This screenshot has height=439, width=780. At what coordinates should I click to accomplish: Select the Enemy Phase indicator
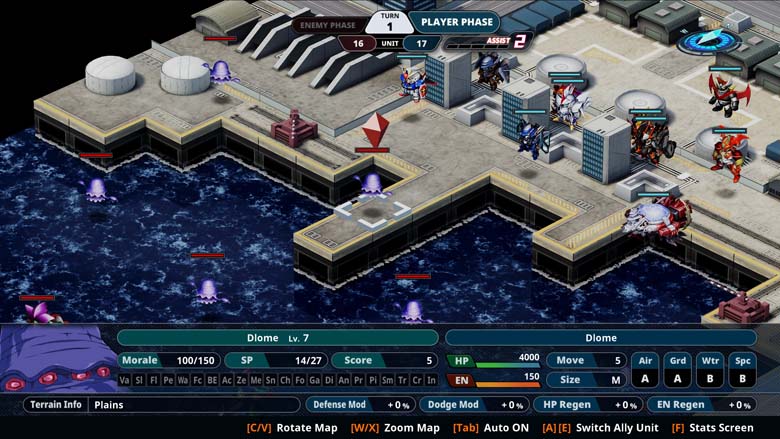328,24
